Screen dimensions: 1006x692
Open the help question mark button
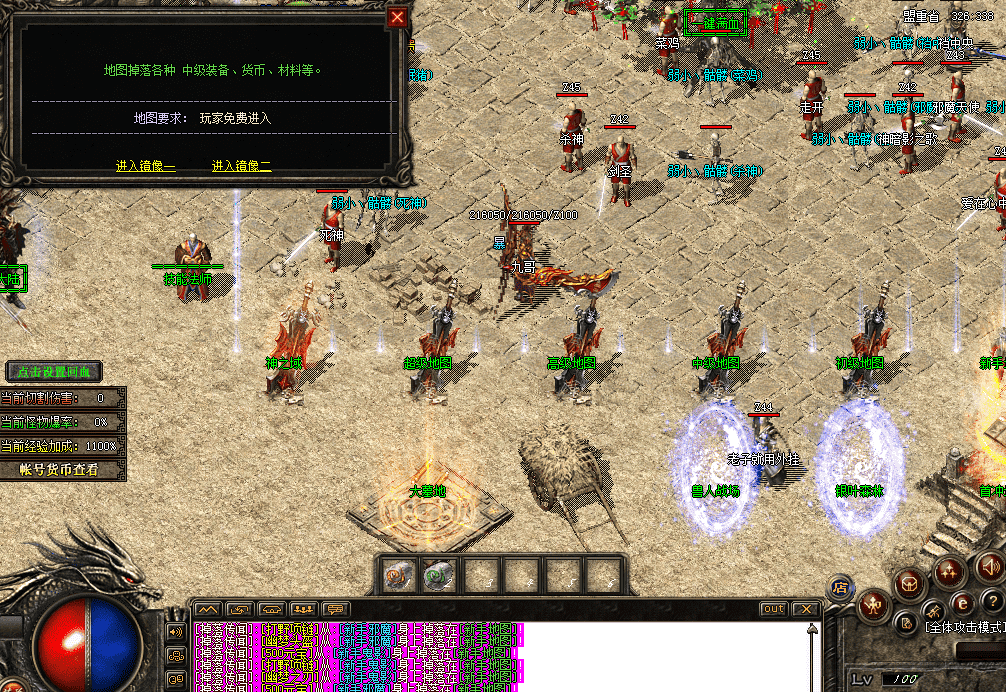pyautogui.click(x=991, y=600)
